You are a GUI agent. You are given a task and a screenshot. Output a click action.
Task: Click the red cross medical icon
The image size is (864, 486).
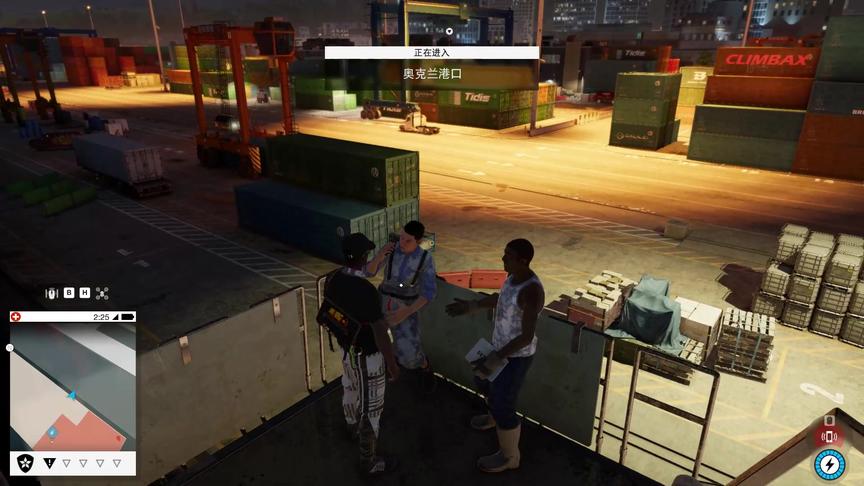tap(15, 317)
